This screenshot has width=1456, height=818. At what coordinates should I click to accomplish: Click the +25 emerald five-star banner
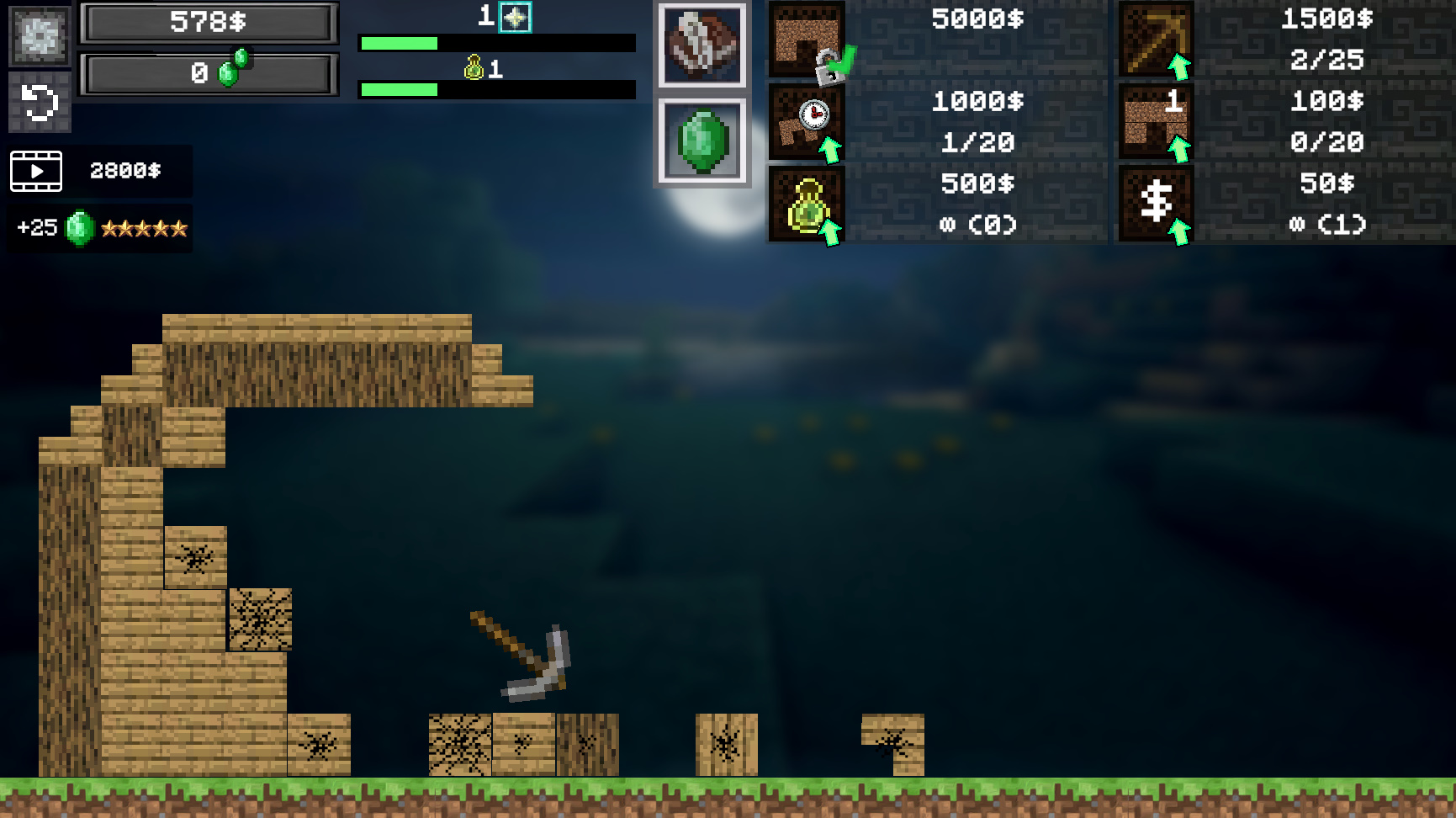98,227
